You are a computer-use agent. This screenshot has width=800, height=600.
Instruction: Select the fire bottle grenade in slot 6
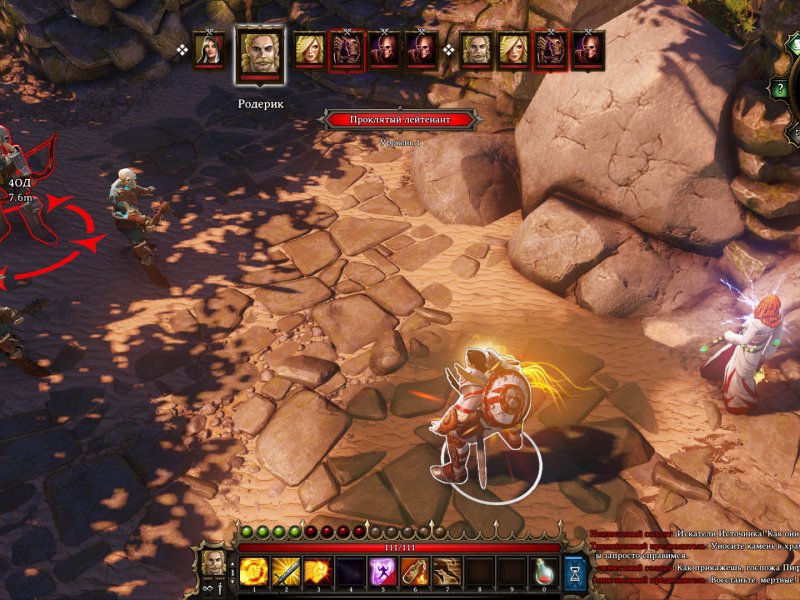point(414,571)
